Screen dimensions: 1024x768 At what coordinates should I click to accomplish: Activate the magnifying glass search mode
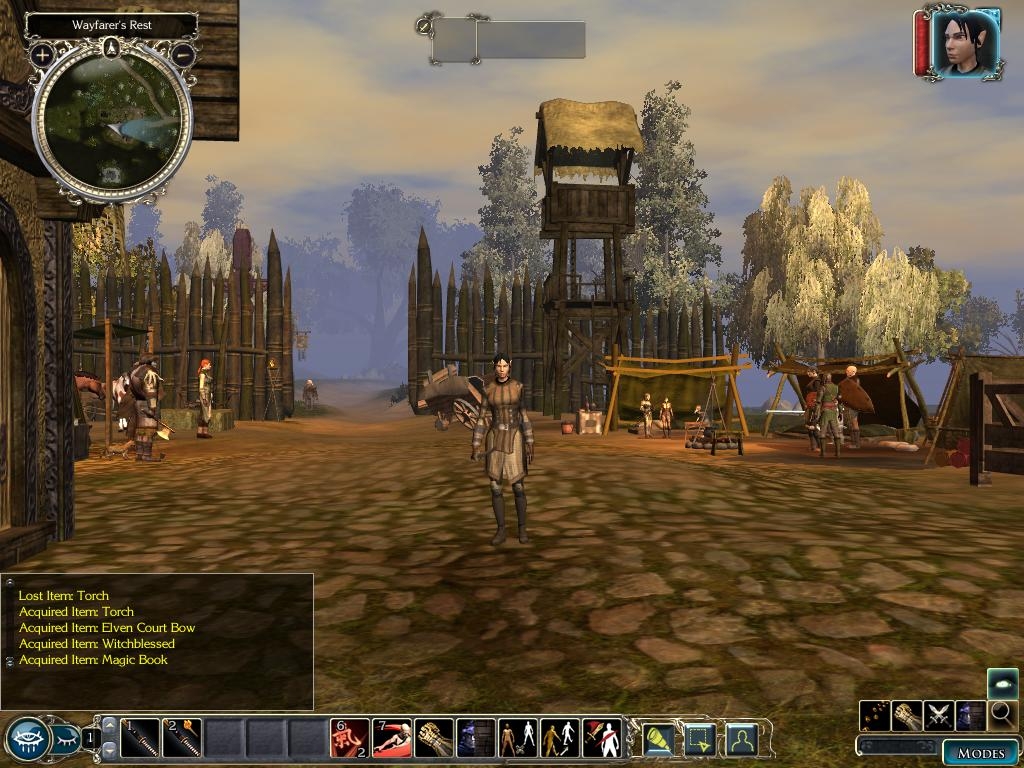[1003, 716]
